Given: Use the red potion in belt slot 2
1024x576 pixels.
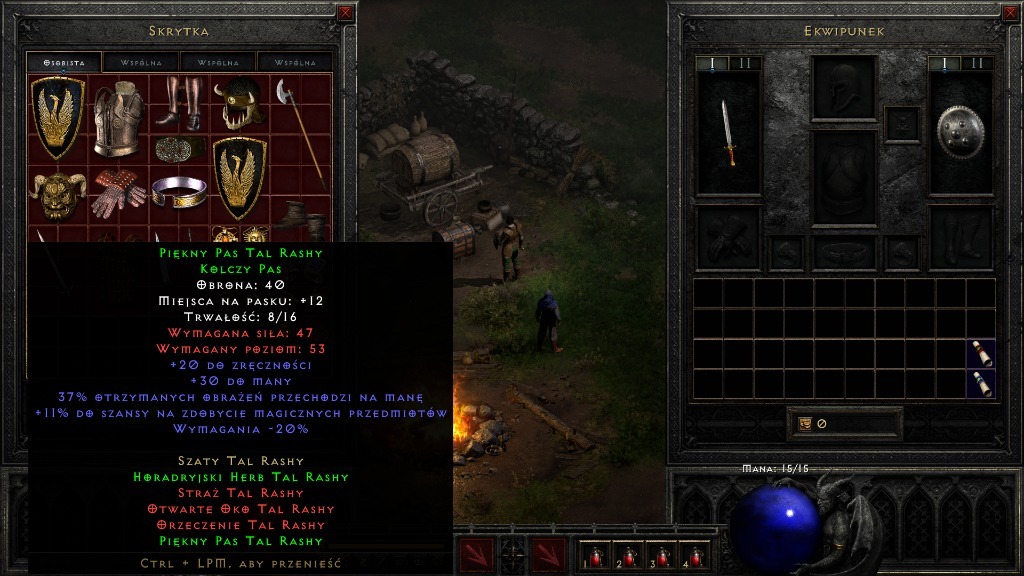Looking at the screenshot, I should (x=629, y=554).
